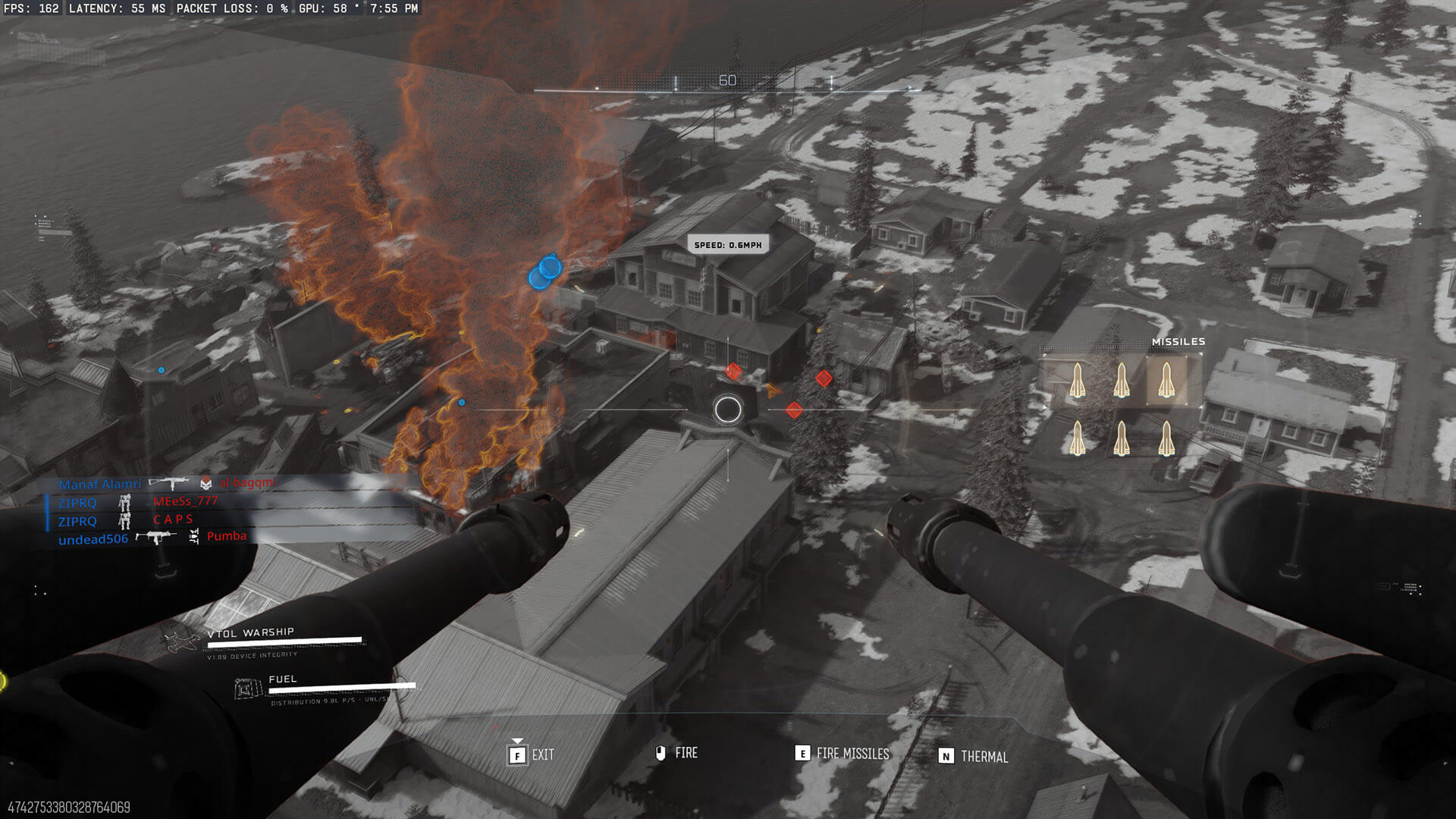Select the undead506 killed Pumba feed entry
Image resolution: width=1456 pixels, height=819 pixels.
pos(152,538)
